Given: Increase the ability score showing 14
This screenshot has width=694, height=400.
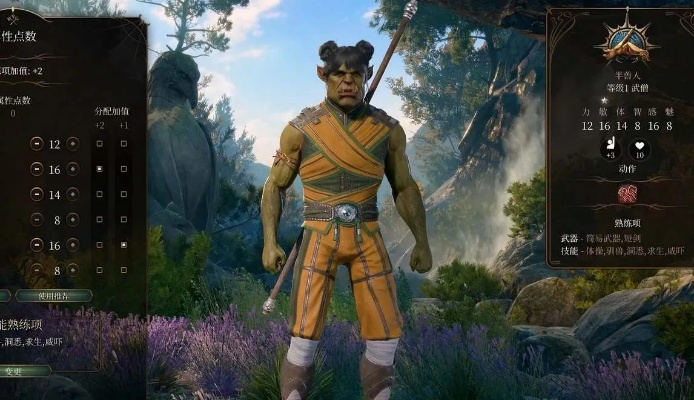Looking at the screenshot, I should tap(72, 194).
